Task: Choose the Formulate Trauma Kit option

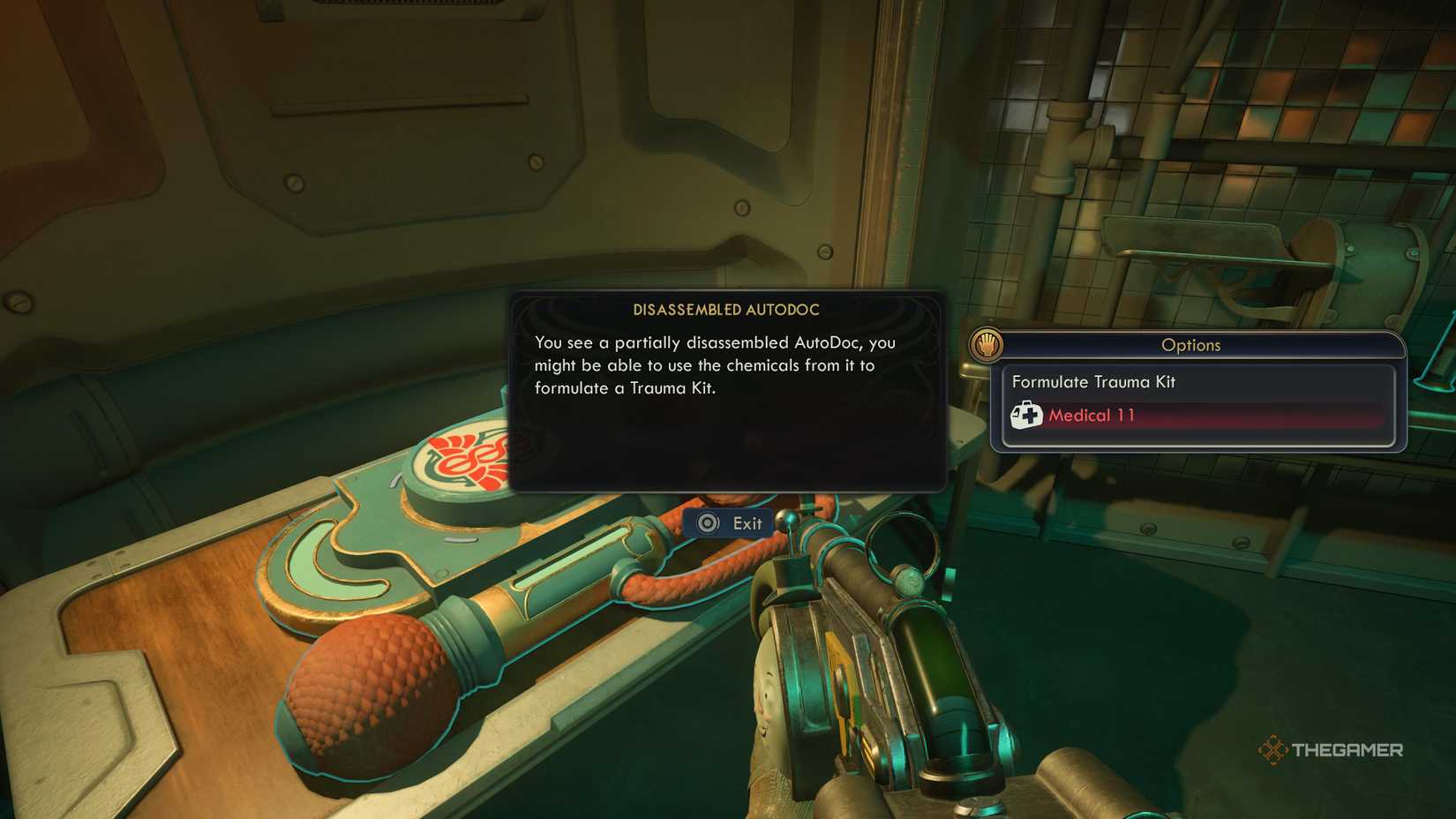Action: coord(1094,382)
